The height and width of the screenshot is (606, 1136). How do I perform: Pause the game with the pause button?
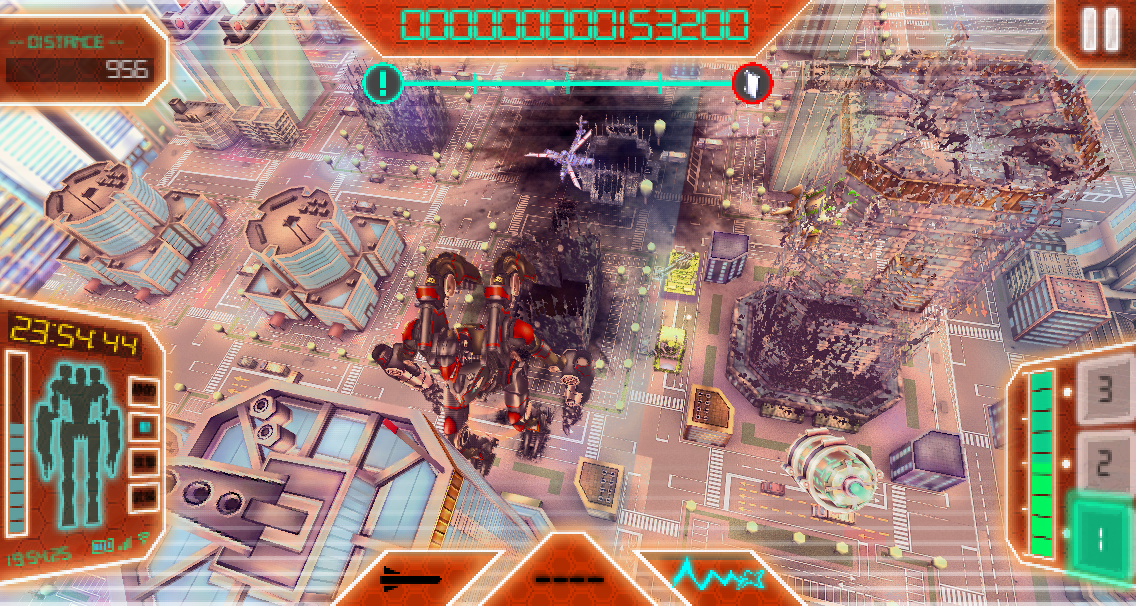(1101, 30)
